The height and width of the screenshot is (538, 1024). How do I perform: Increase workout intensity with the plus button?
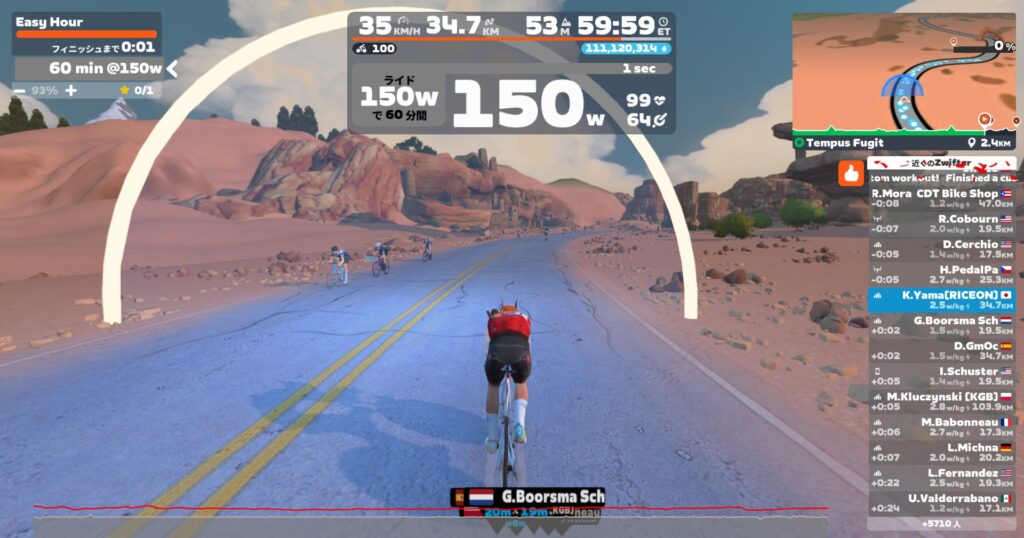(71, 90)
